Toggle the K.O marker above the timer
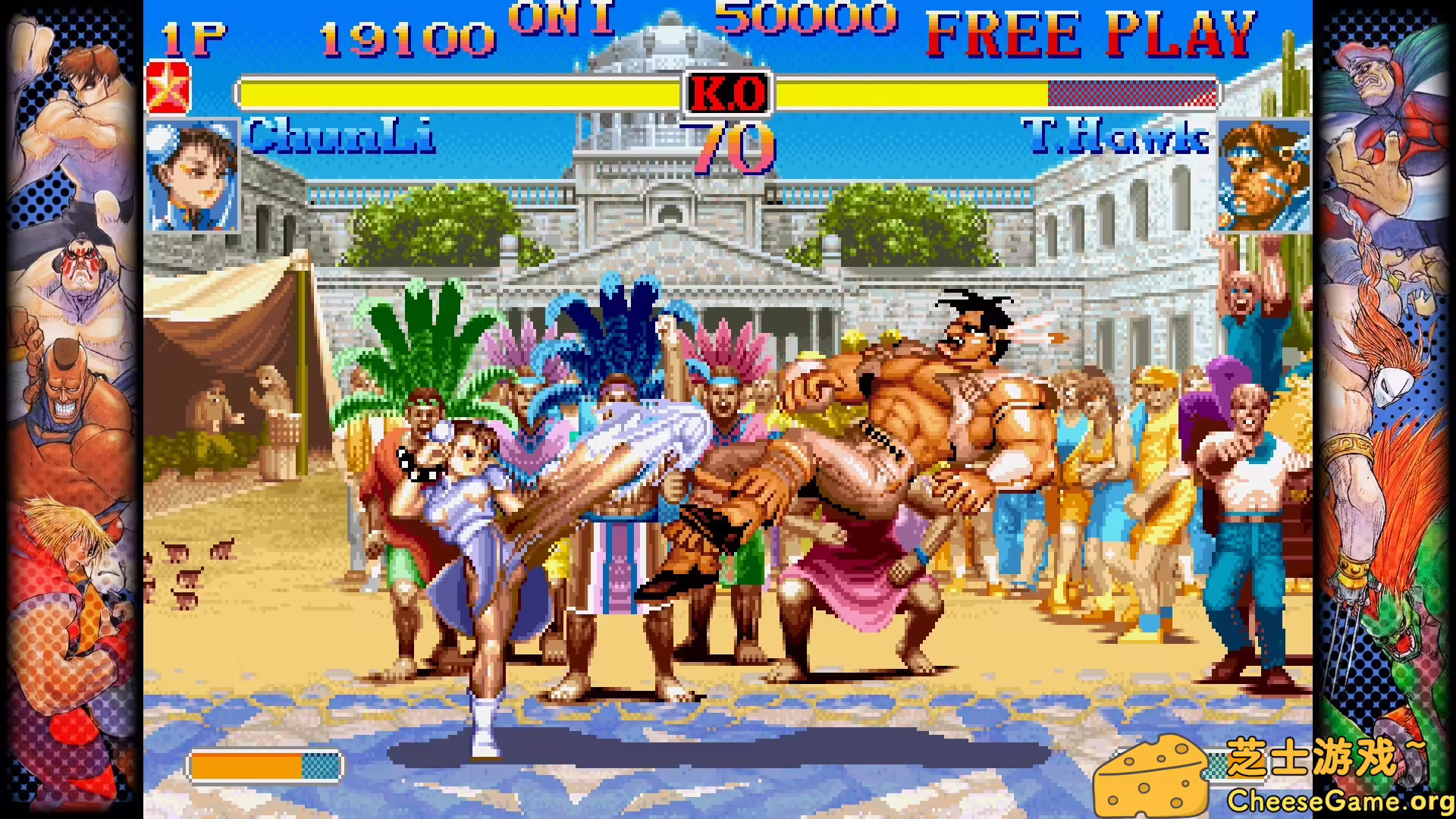 728,93
